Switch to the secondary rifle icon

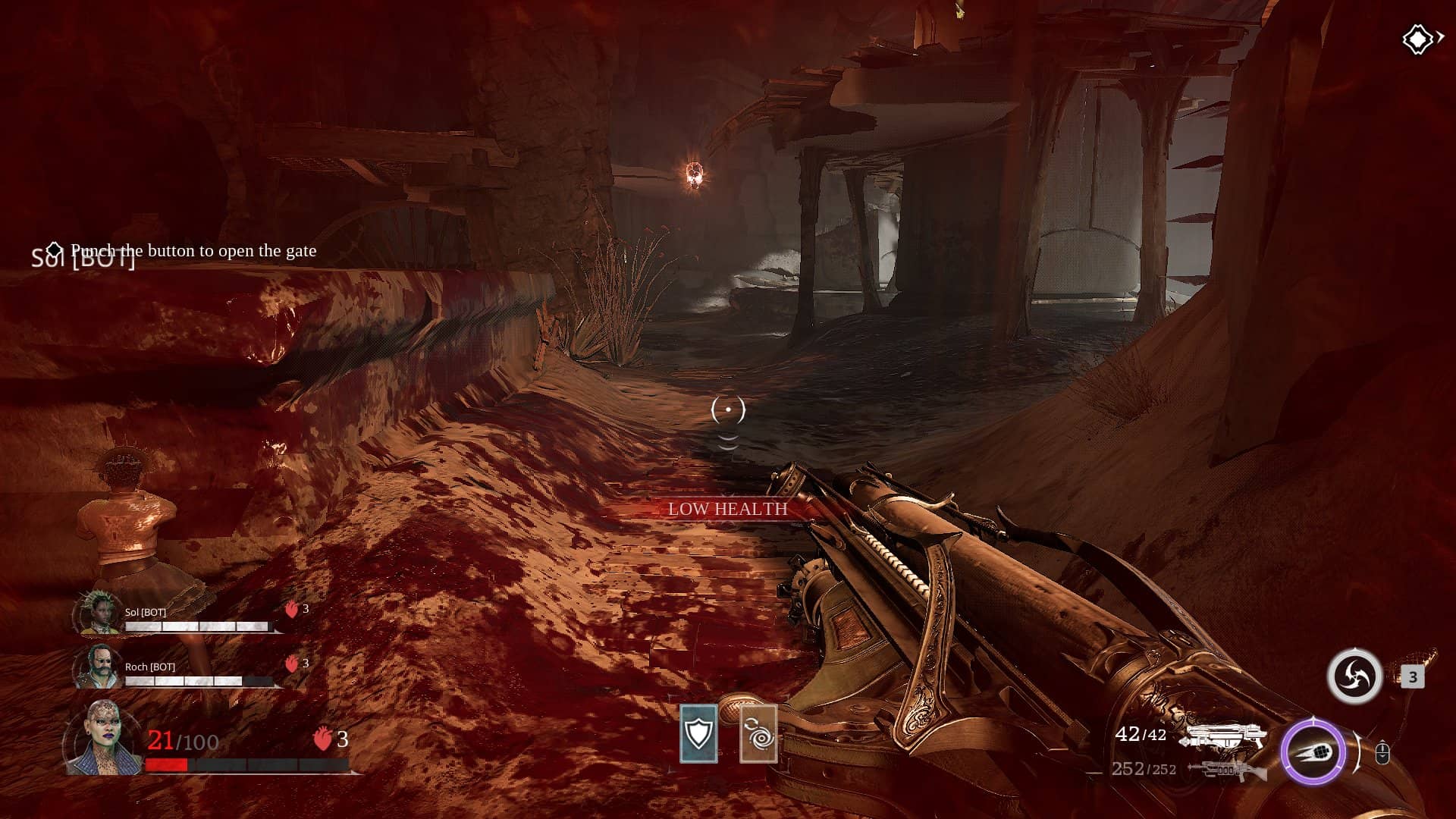(x=1225, y=770)
